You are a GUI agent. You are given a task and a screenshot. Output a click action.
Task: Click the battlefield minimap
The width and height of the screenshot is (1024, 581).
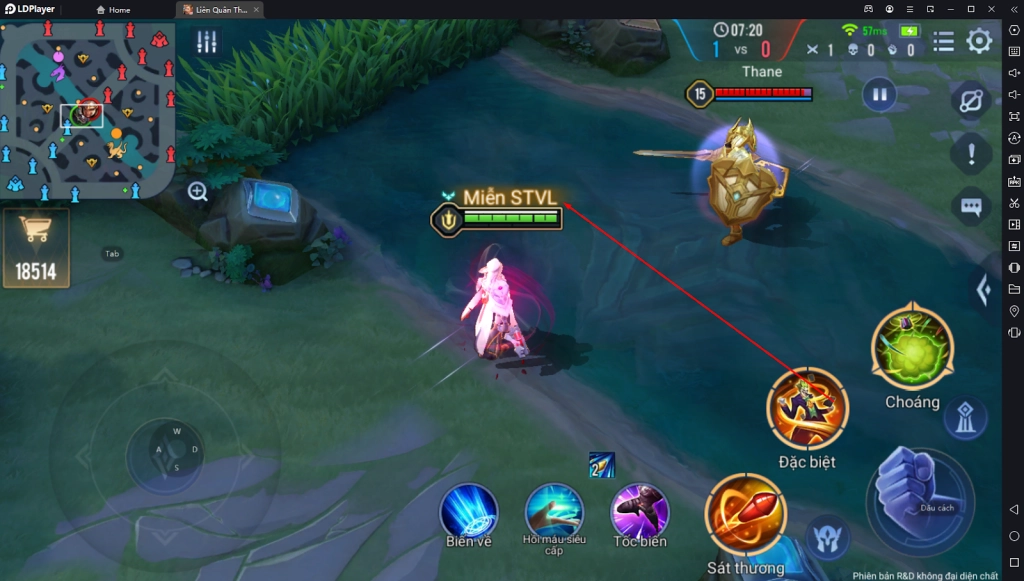click(88, 110)
